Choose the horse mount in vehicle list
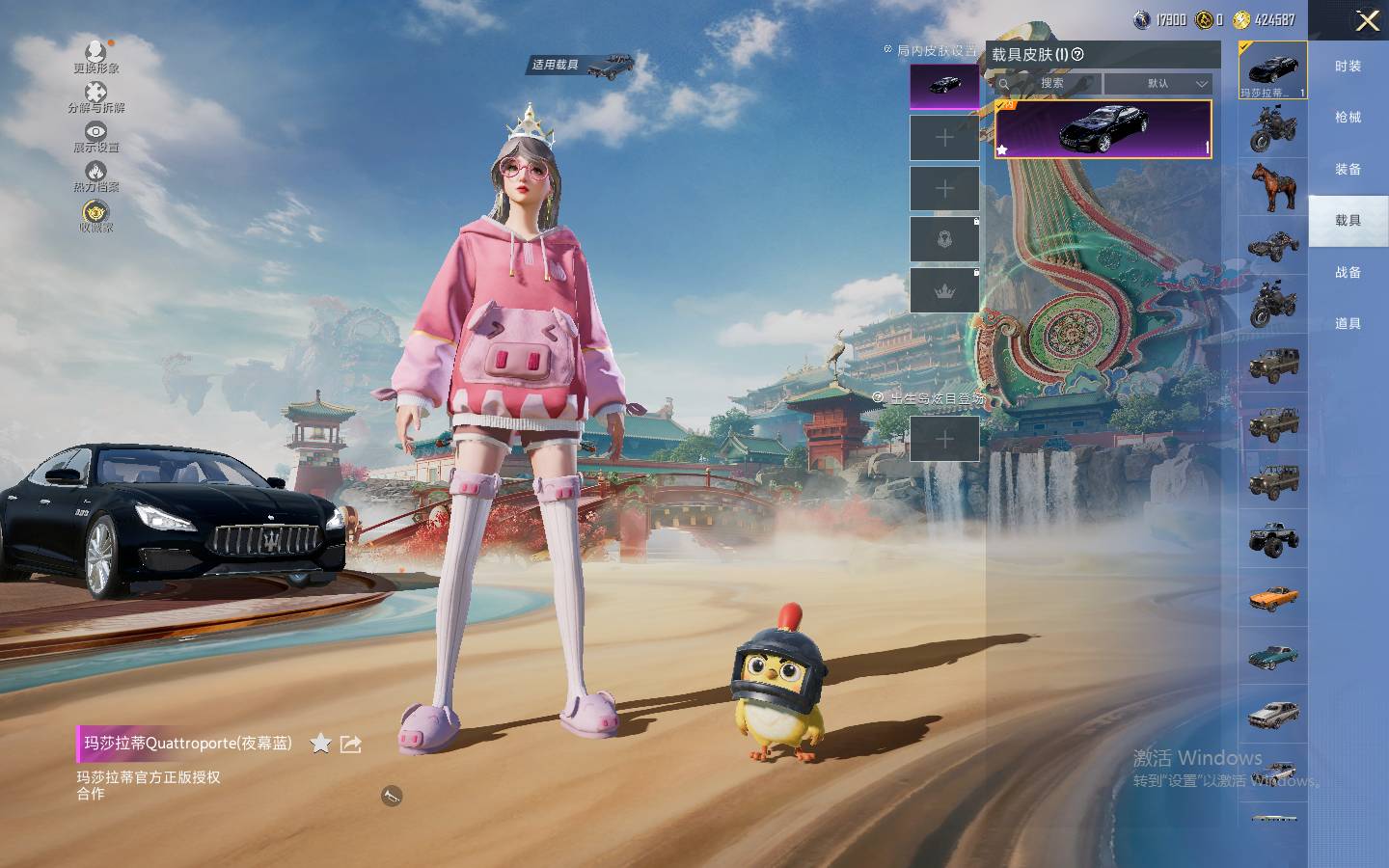 pyautogui.click(x=1273, y=187)
